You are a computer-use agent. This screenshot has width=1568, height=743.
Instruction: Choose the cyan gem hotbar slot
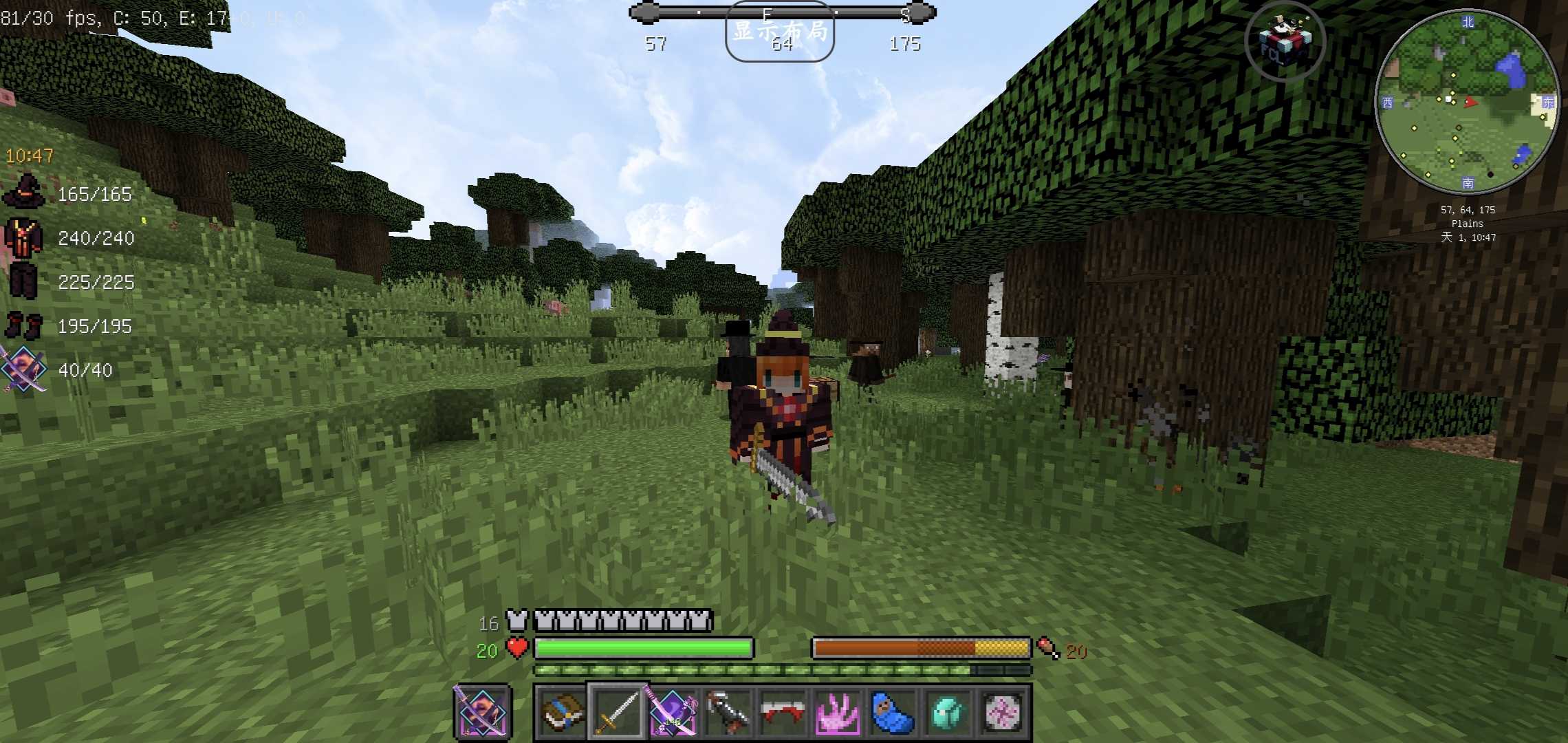[x=948, y=712]
